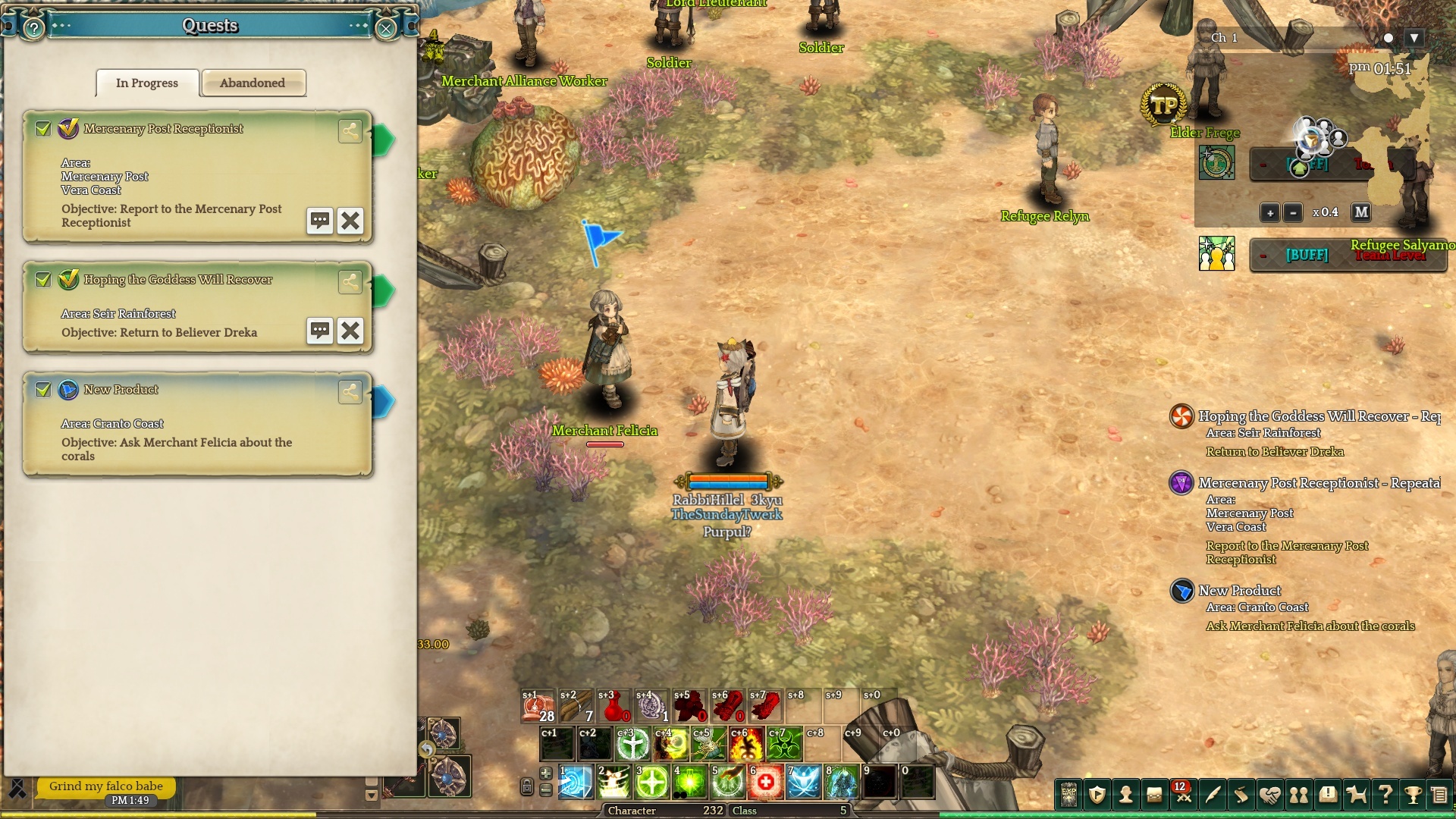Activate the biohazard skill icon
Screen dimensions: 1456x819
(x=784, y=744)
